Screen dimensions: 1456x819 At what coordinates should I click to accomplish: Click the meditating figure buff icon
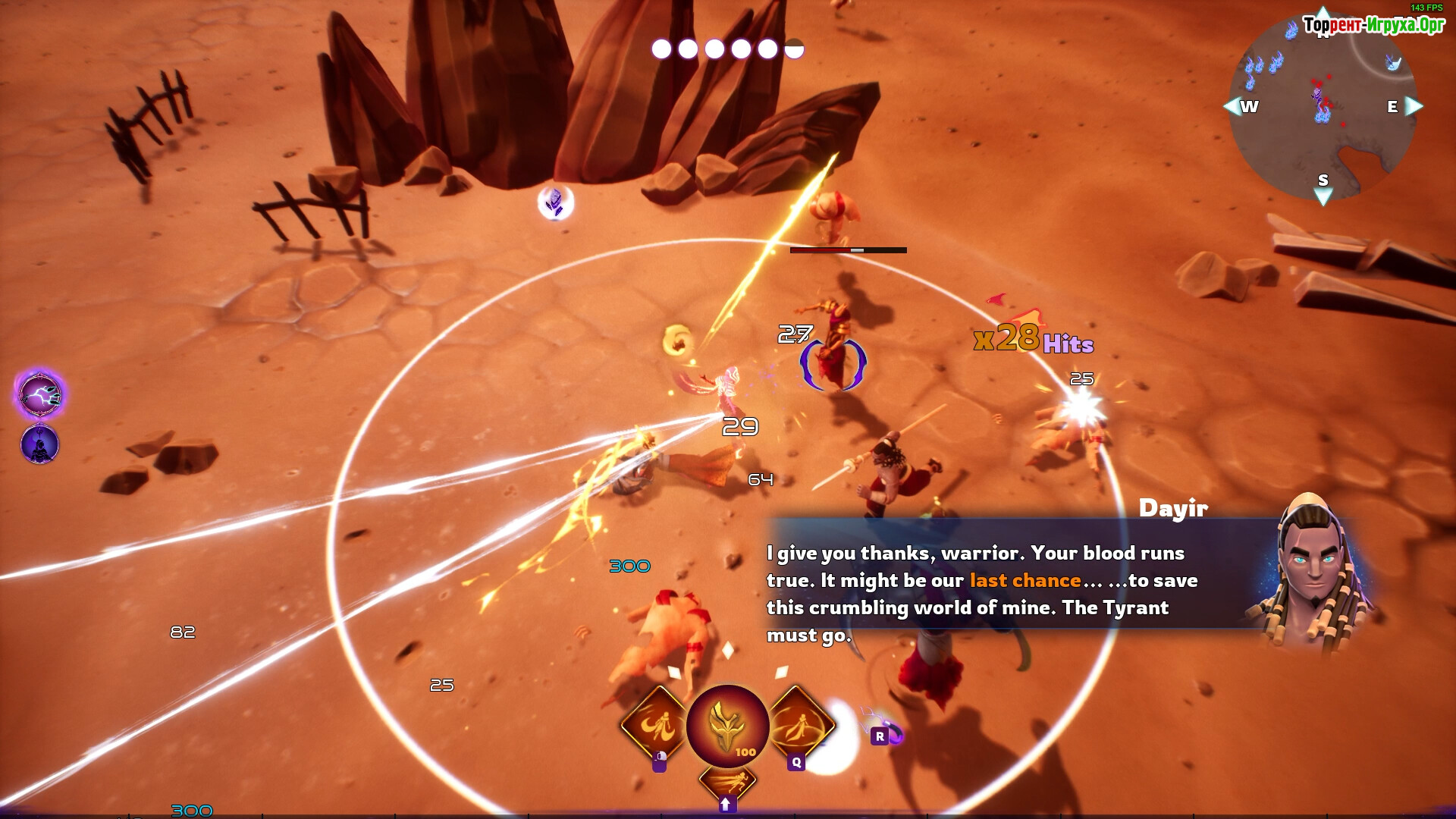pyautogui.click(x=39, y=444)
